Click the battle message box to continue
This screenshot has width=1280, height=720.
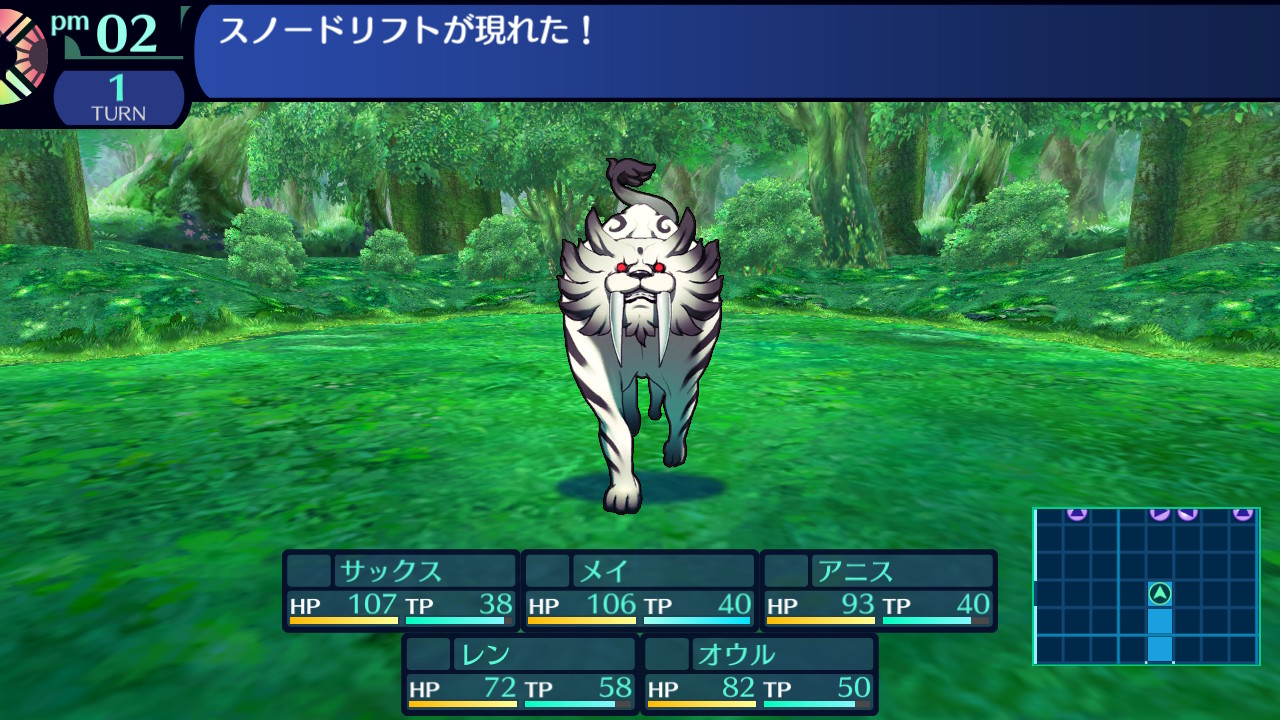735,50
